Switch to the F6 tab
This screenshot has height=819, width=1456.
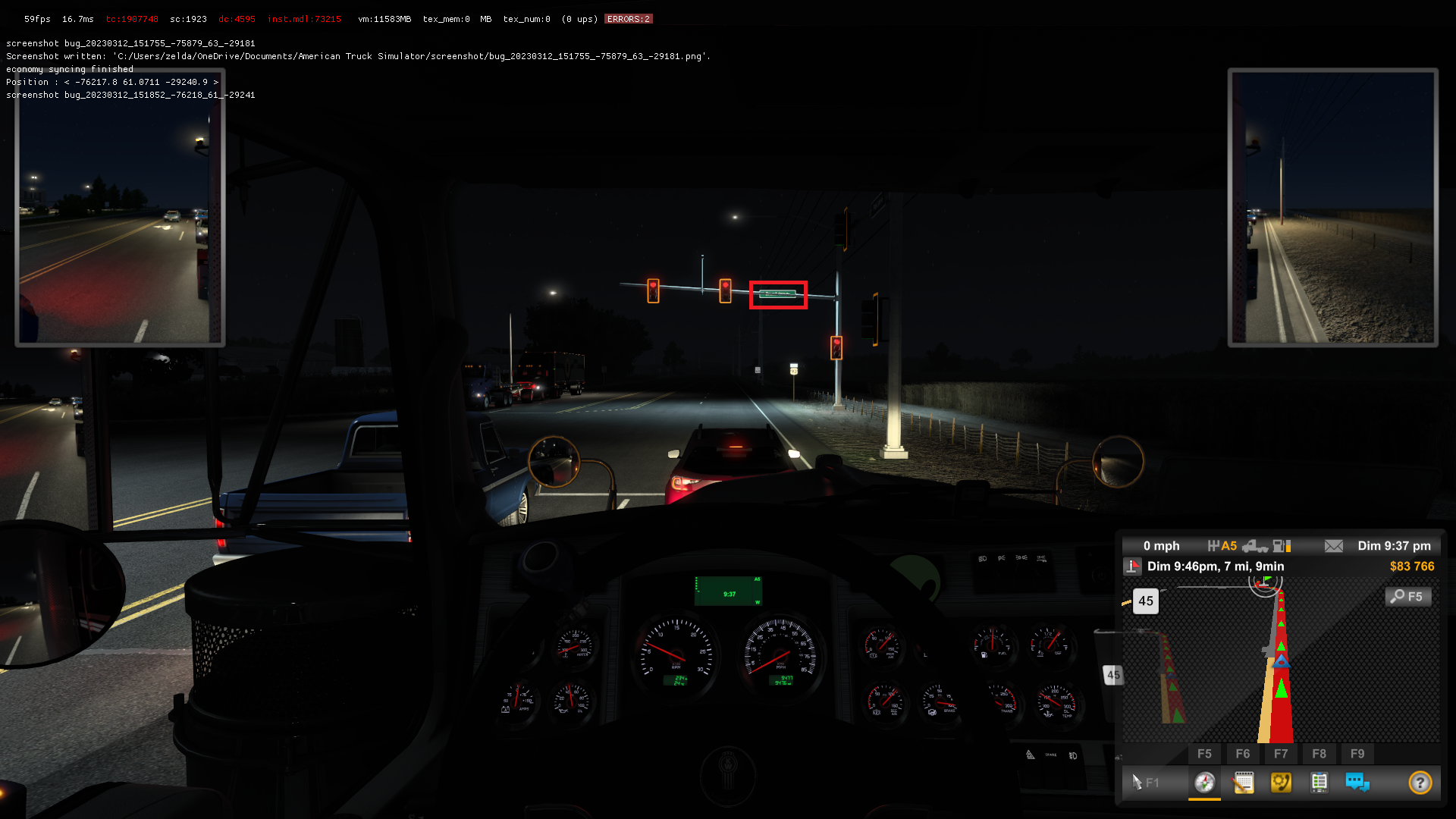click(1243, 754)
